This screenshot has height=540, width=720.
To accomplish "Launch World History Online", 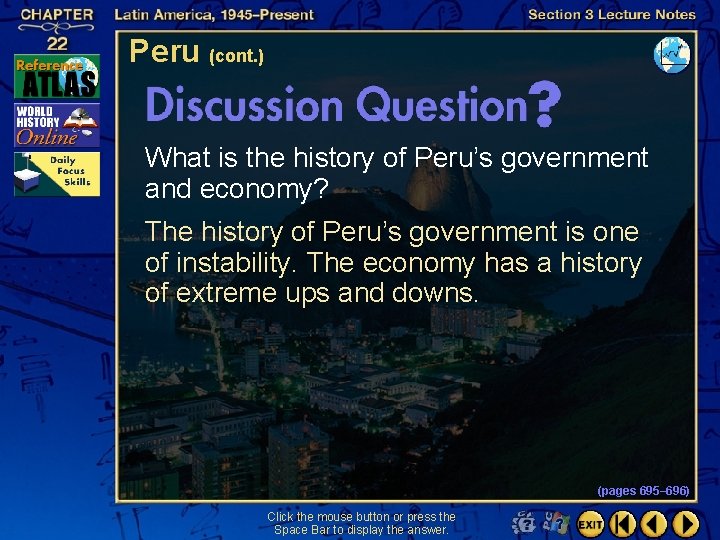I will pyautogui.click(x=56, y=124).
